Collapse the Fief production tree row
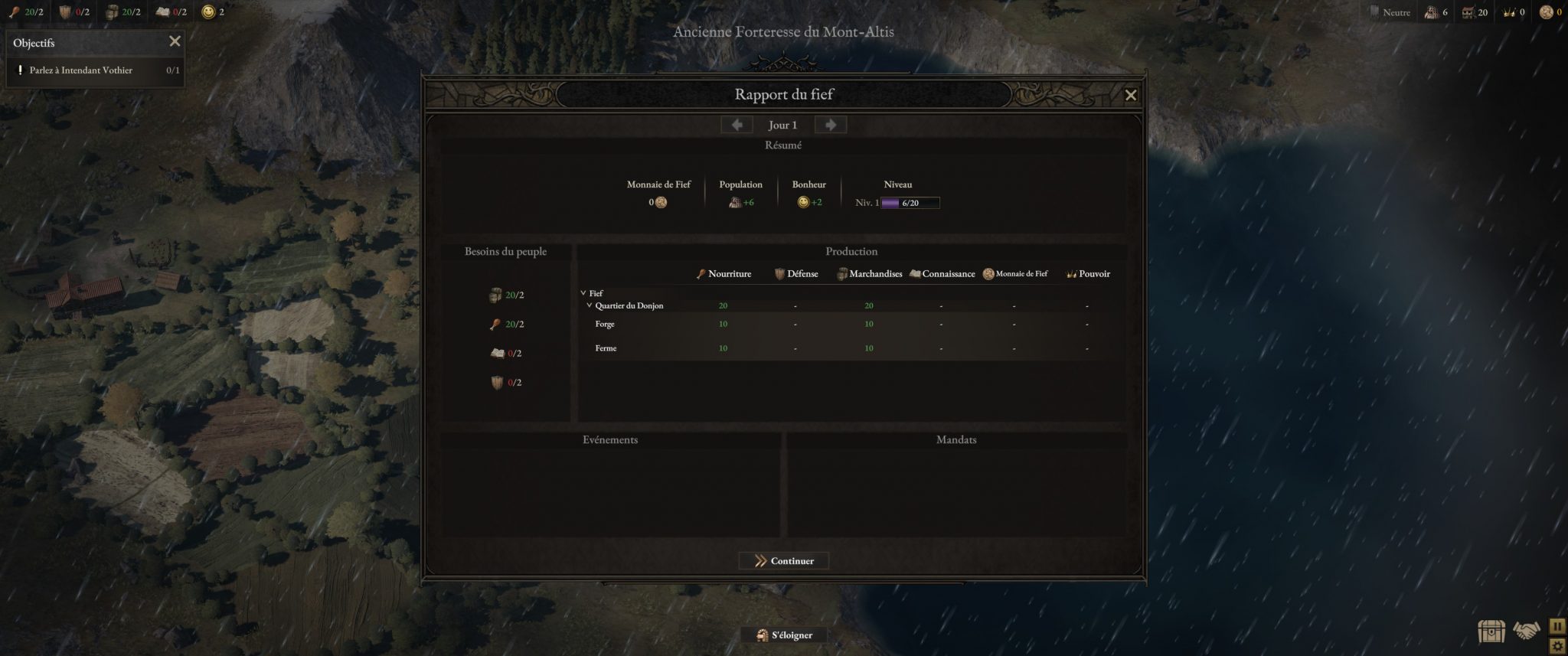The height and width of the screenshot is (656, 1568). tap(583, 293)
